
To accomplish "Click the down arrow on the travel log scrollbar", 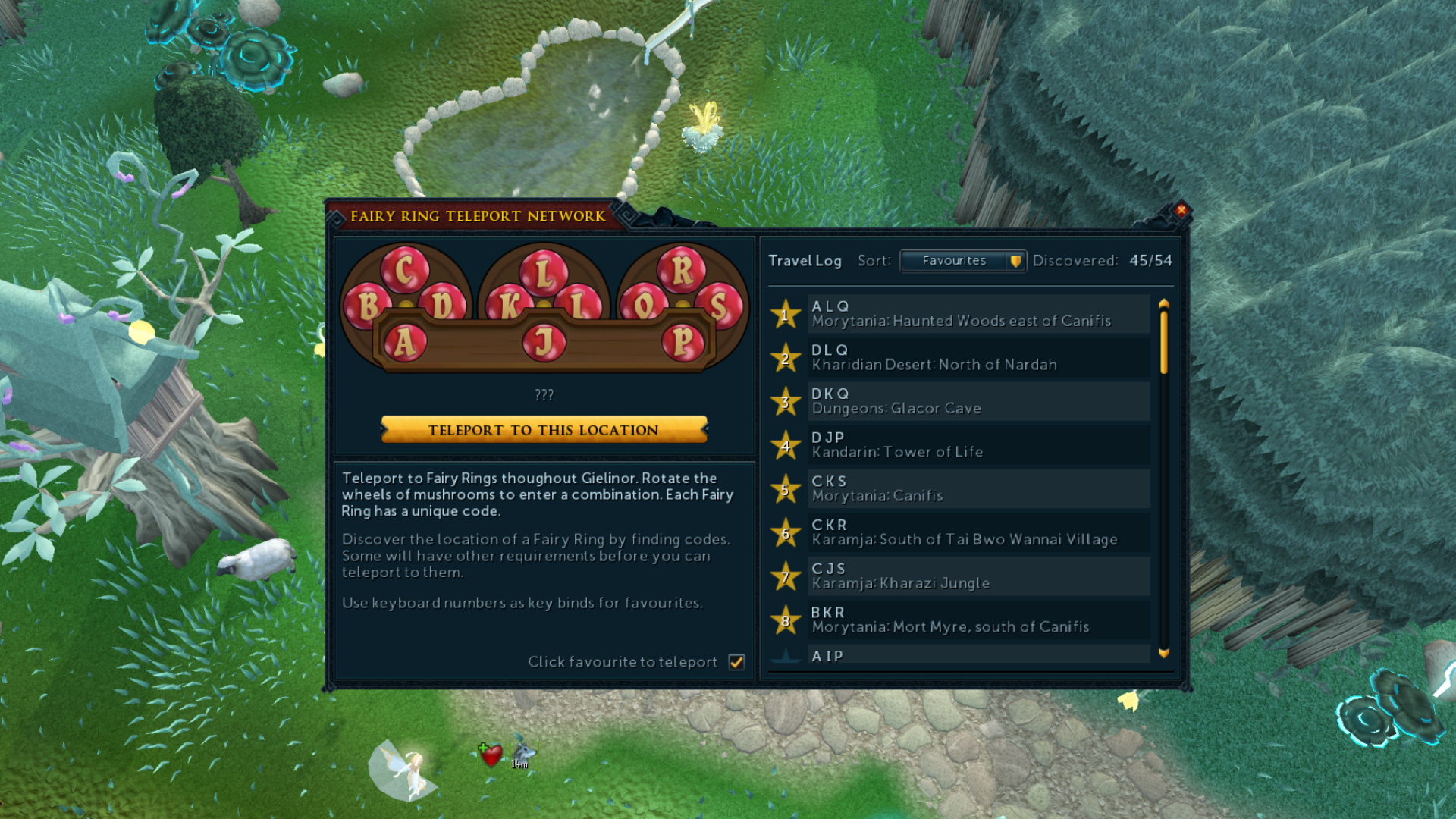I will pos(1164,653).
